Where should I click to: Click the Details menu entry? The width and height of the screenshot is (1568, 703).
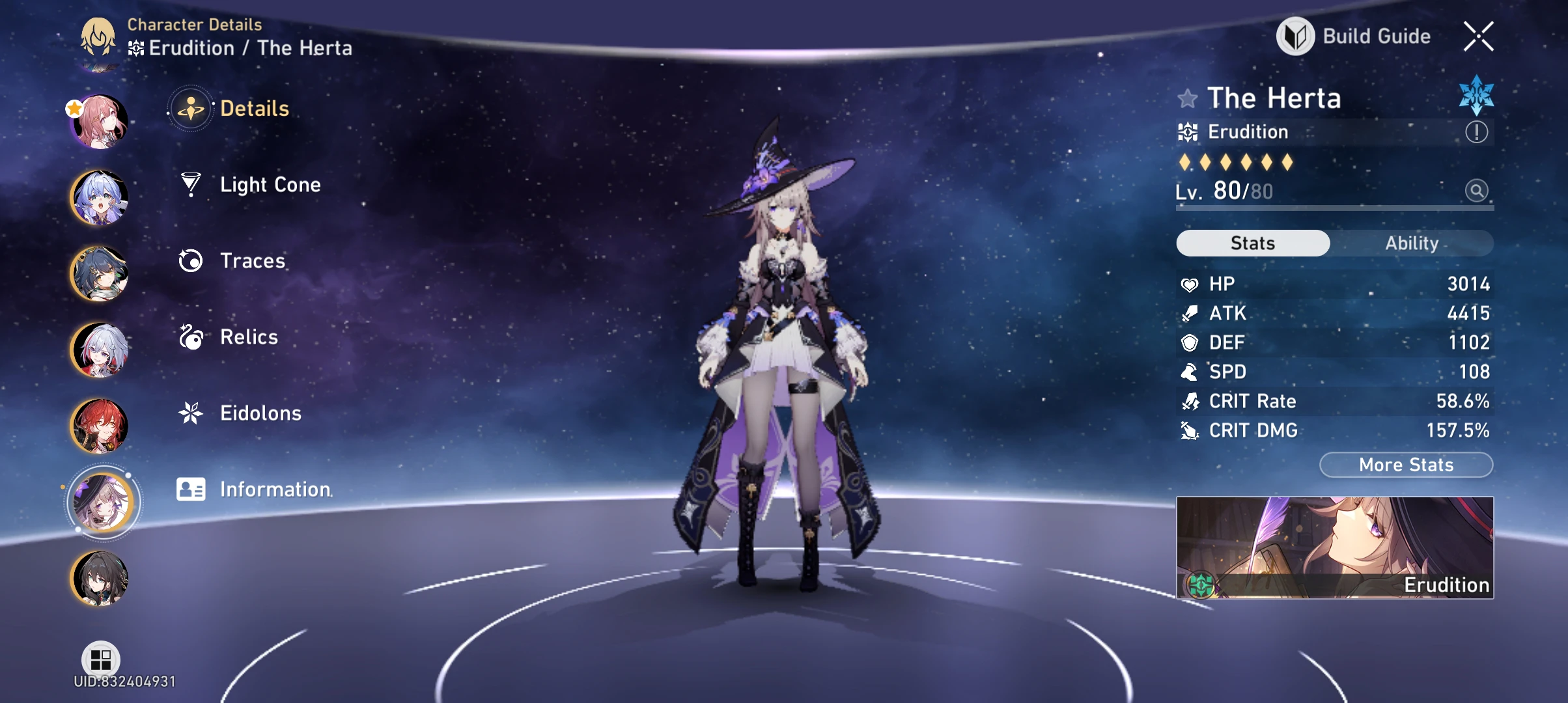click(253, 109)
